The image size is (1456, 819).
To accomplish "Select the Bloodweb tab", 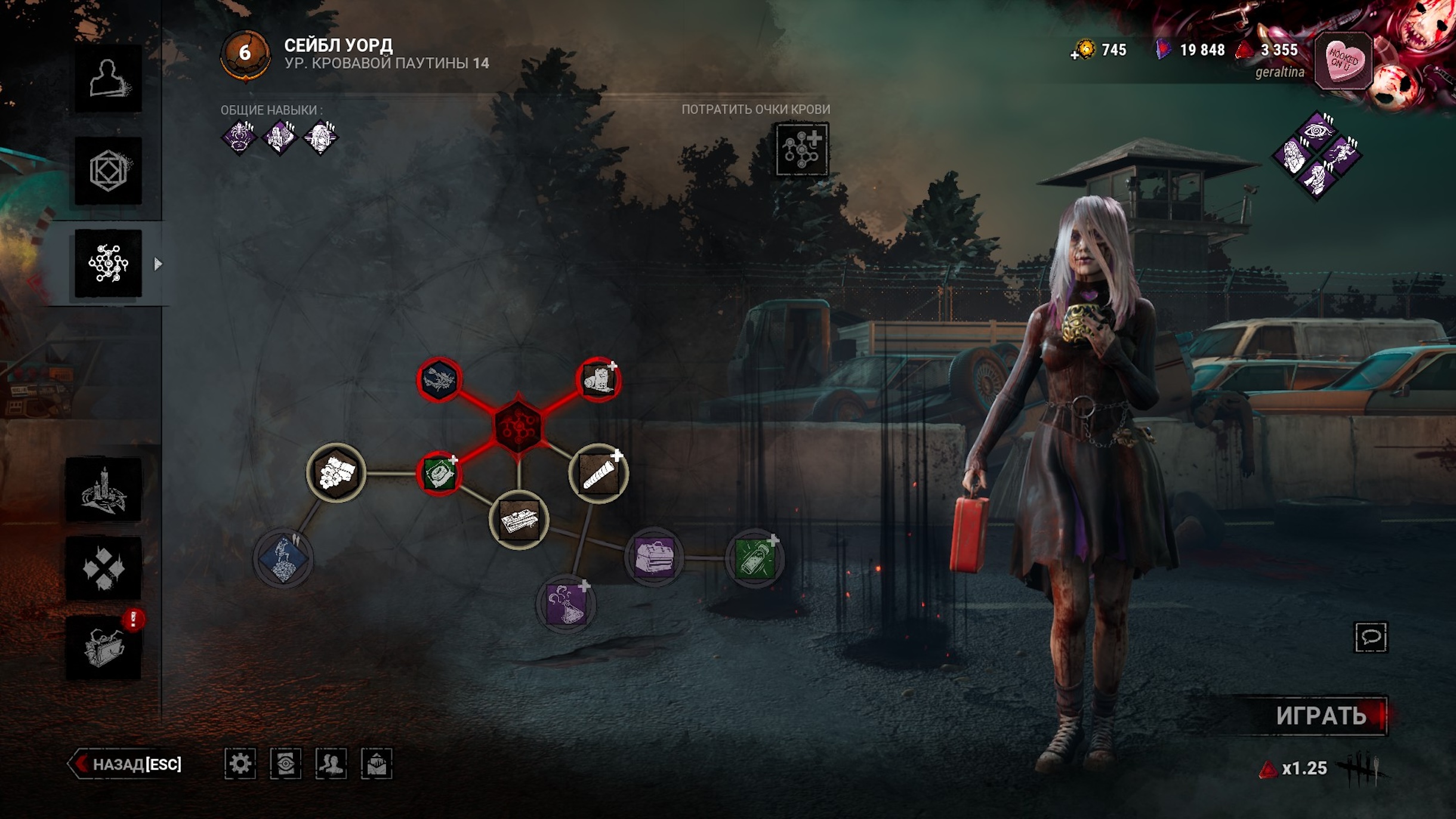I will click(x=108, y=263).
